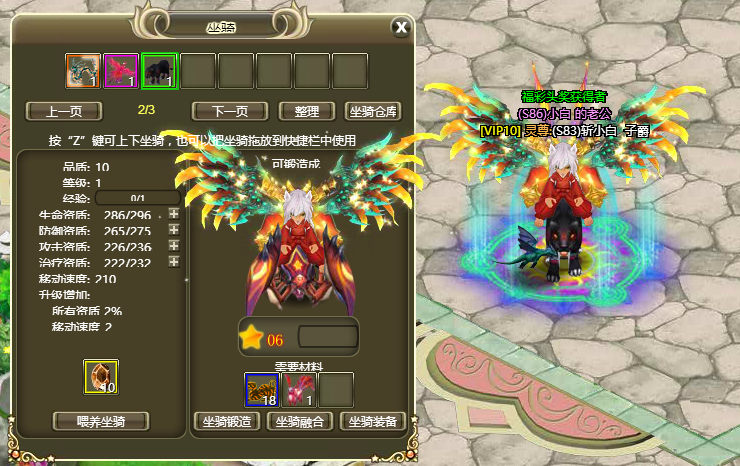
Task: Open mount fusion (坐骑融合)
Action: [301, 421]
